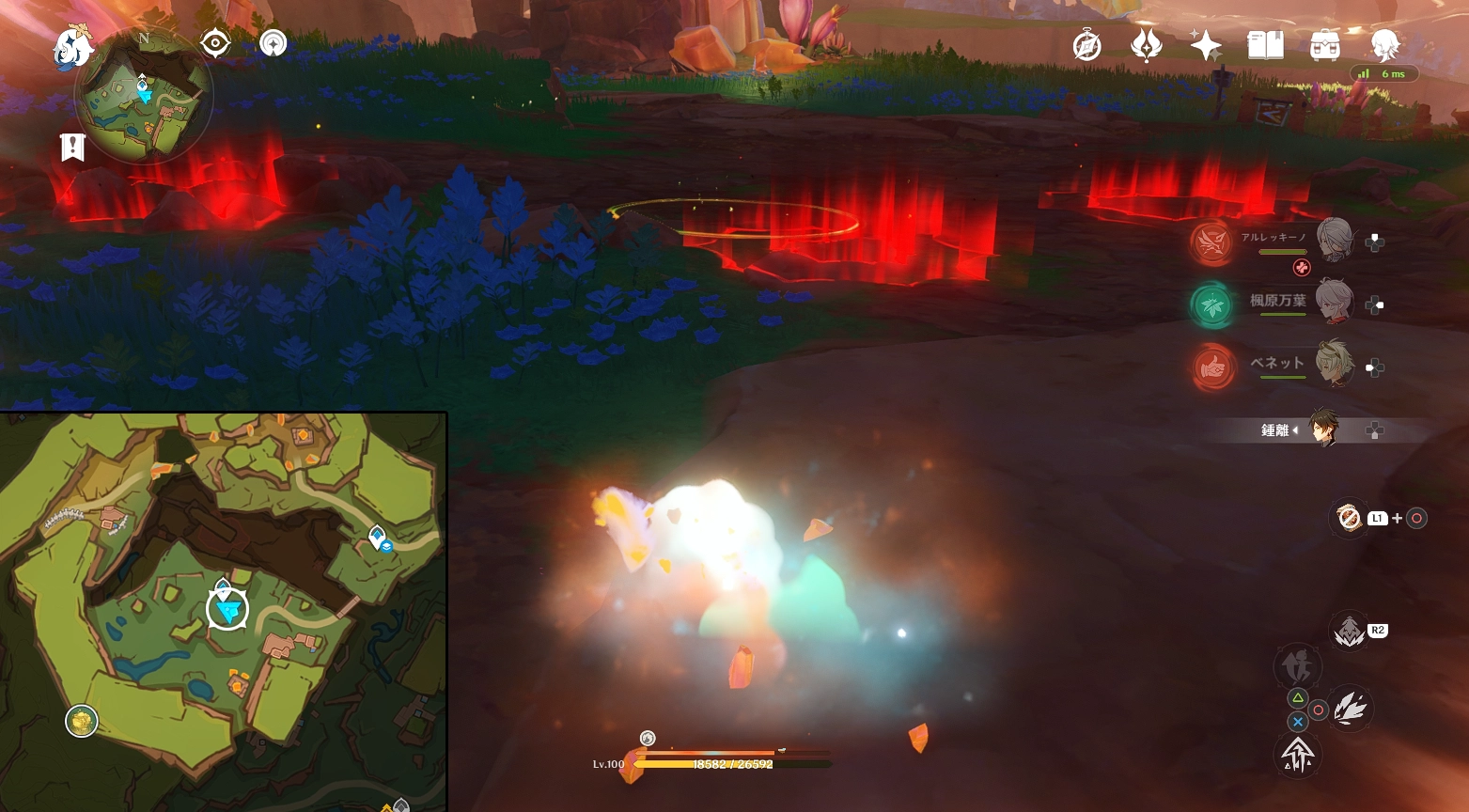Click Arlecchino's burst icon
The image size is (1469, 812).
pyautogui.click(x=1212, y=242)
